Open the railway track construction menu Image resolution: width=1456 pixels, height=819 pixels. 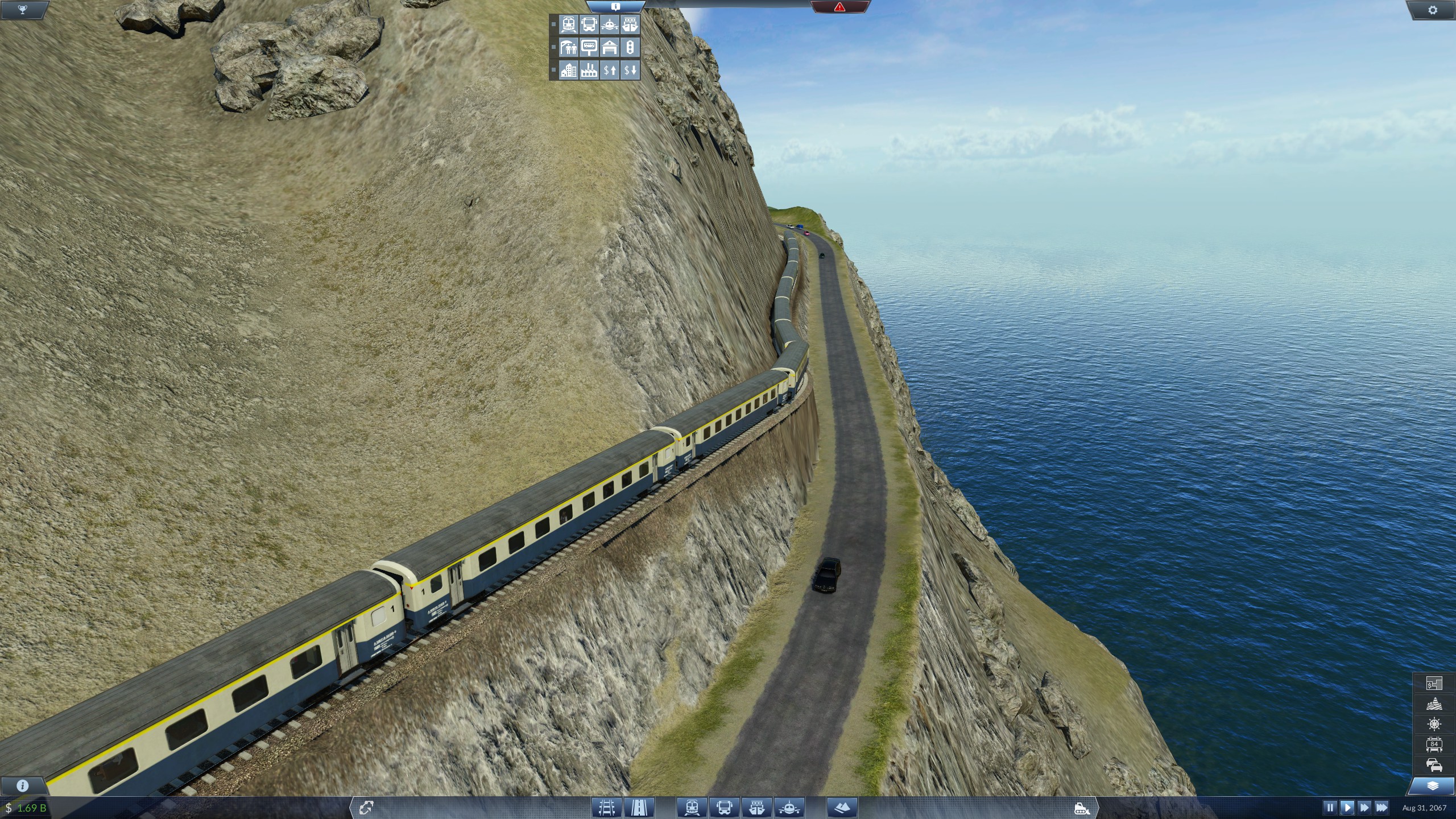pyautogui.click(x=607, y=806)
